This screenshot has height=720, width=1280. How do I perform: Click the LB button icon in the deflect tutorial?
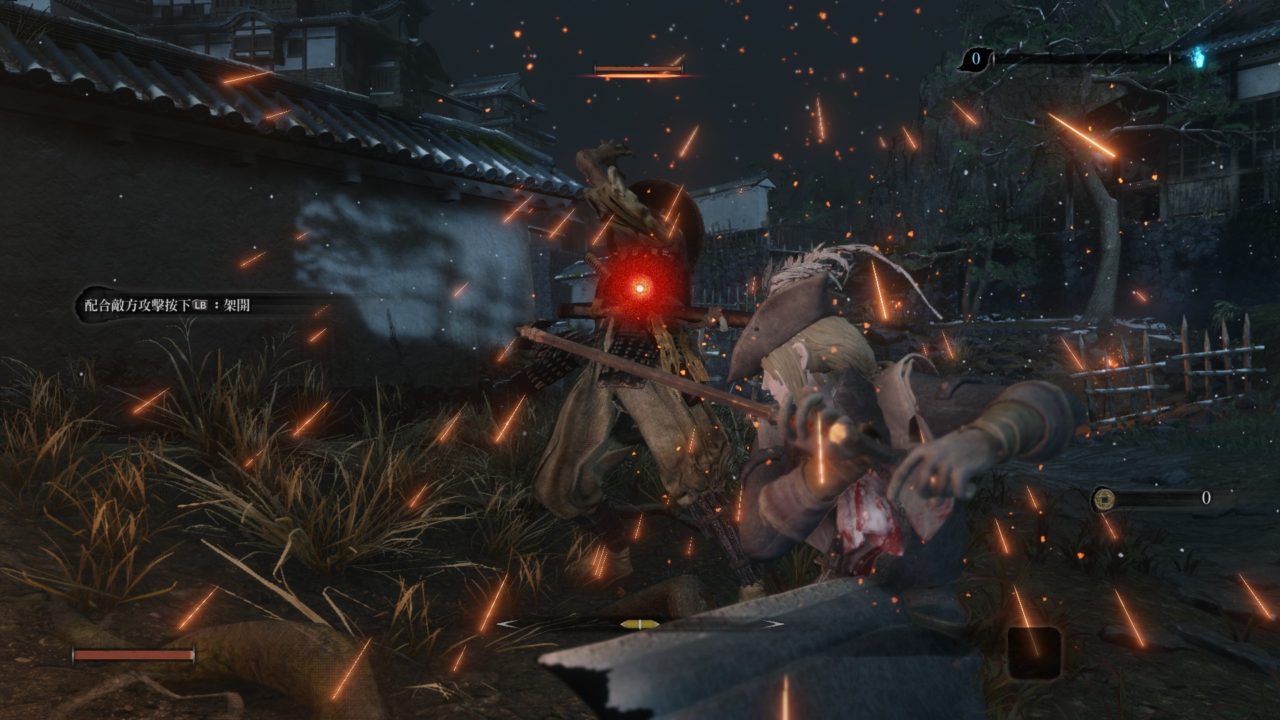pyautogui.click(x=199, y=304)
